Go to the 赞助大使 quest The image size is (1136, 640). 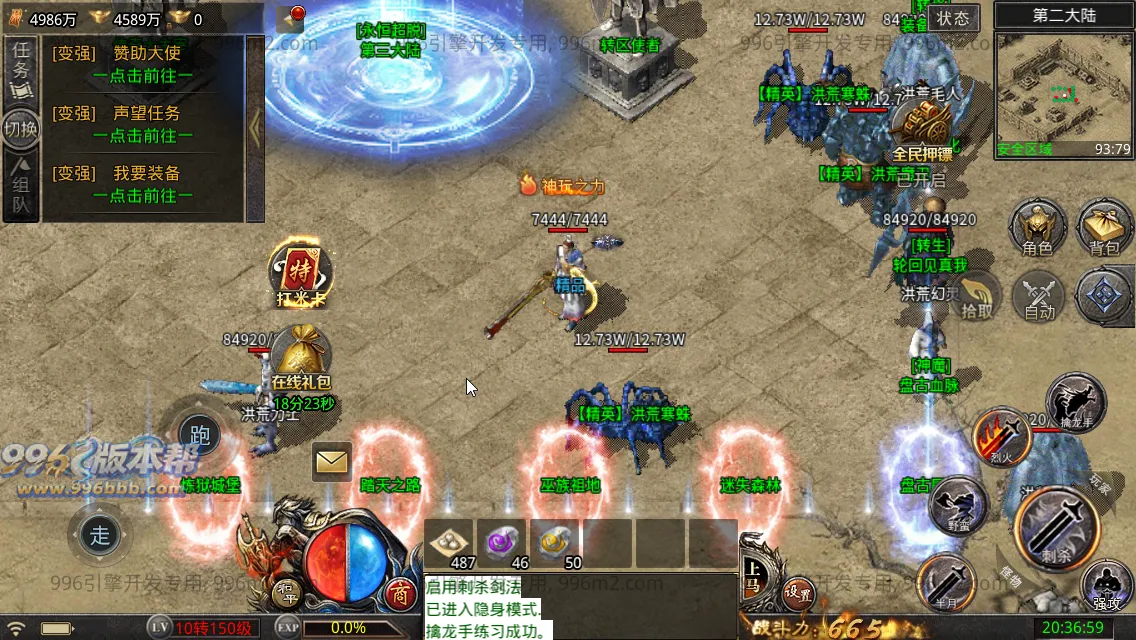[x=143, y=65]
